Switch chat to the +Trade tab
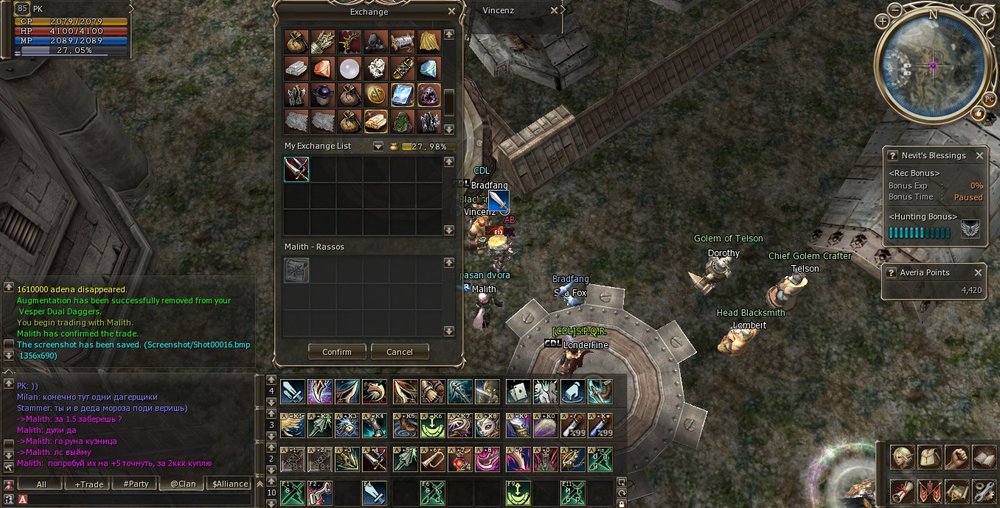 click(x=88, y=484)
